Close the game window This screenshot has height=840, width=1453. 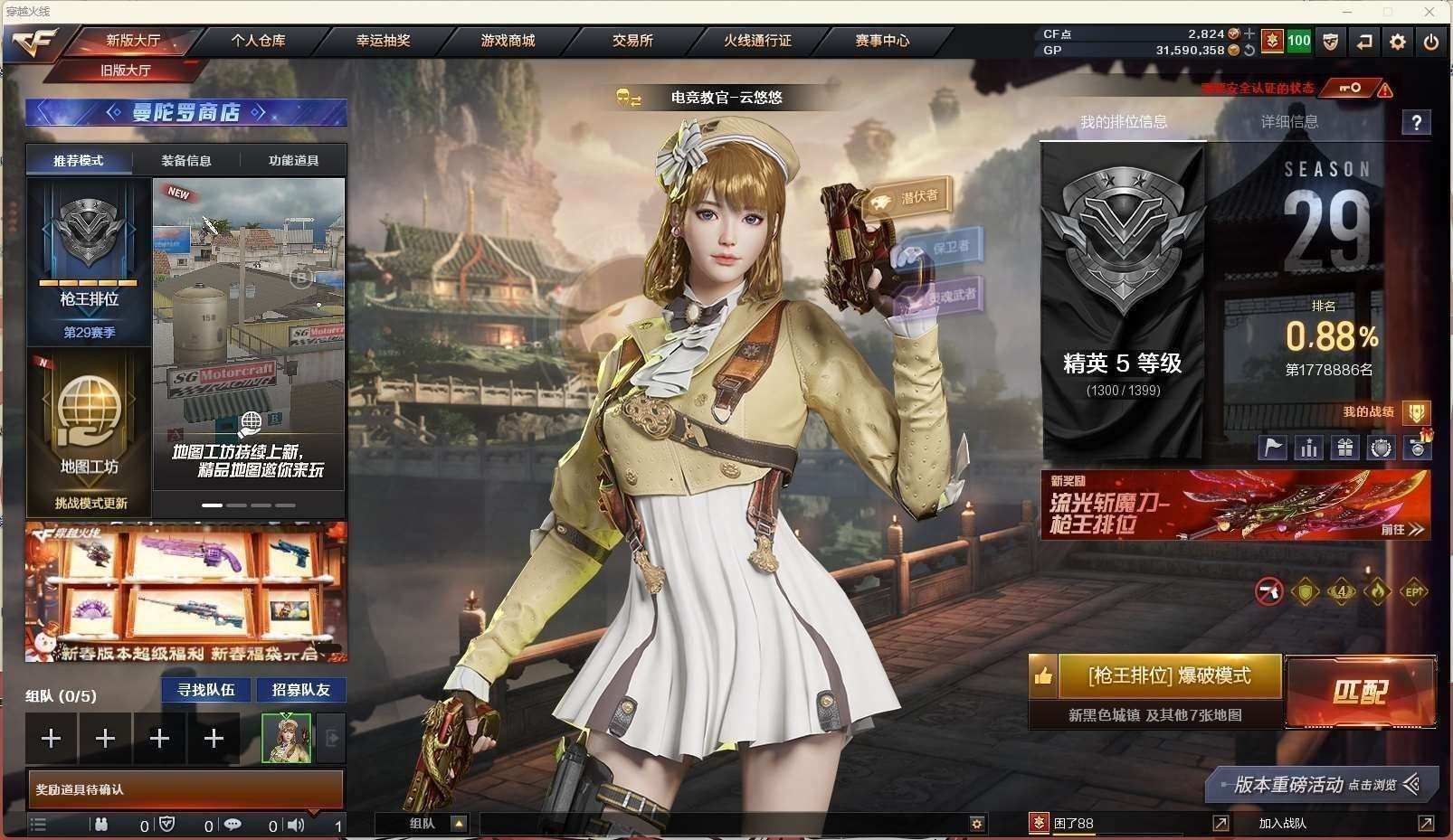click(x=1429, y=12)
